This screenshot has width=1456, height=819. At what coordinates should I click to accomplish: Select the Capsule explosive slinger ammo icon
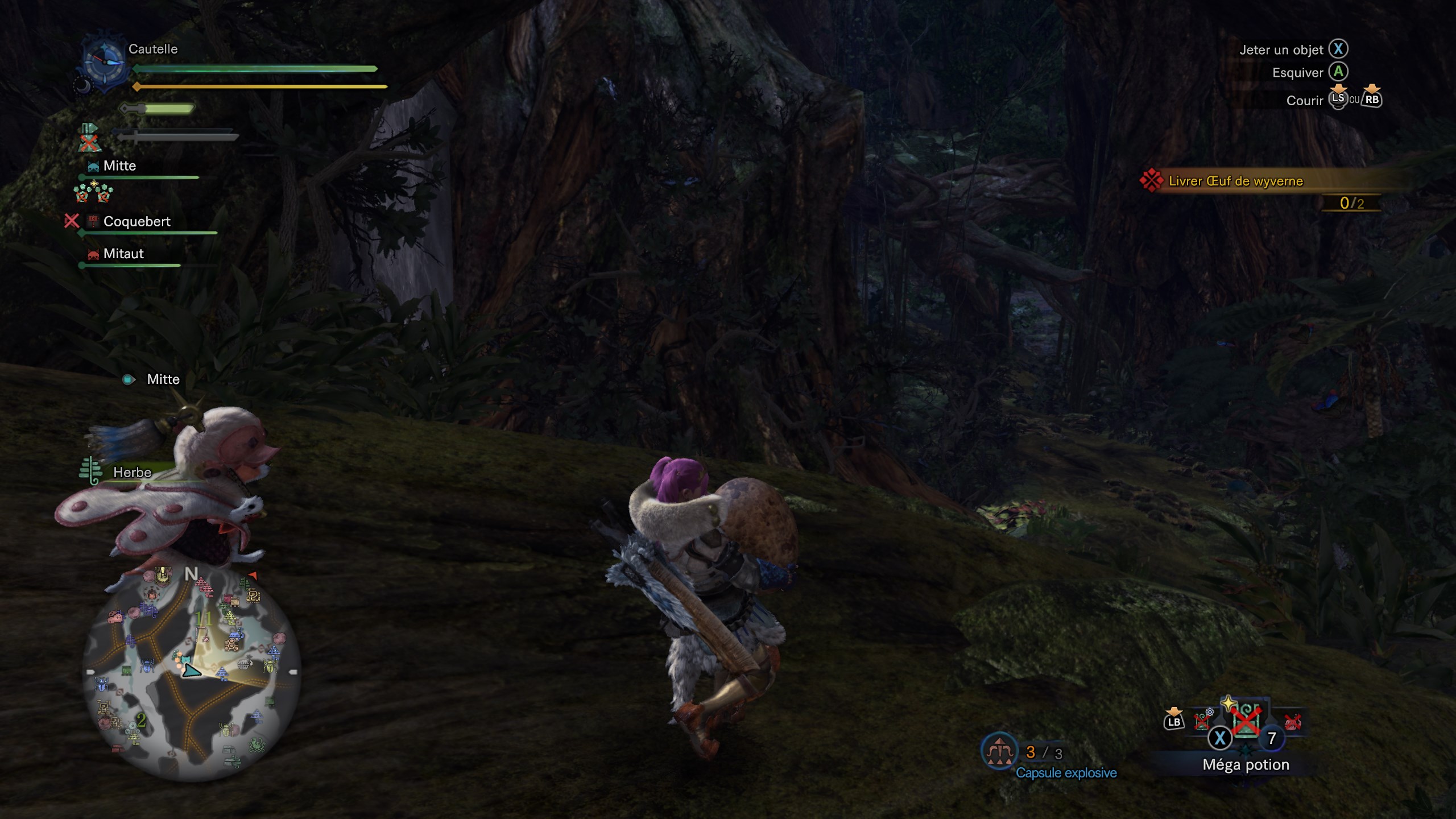[999, 752]
